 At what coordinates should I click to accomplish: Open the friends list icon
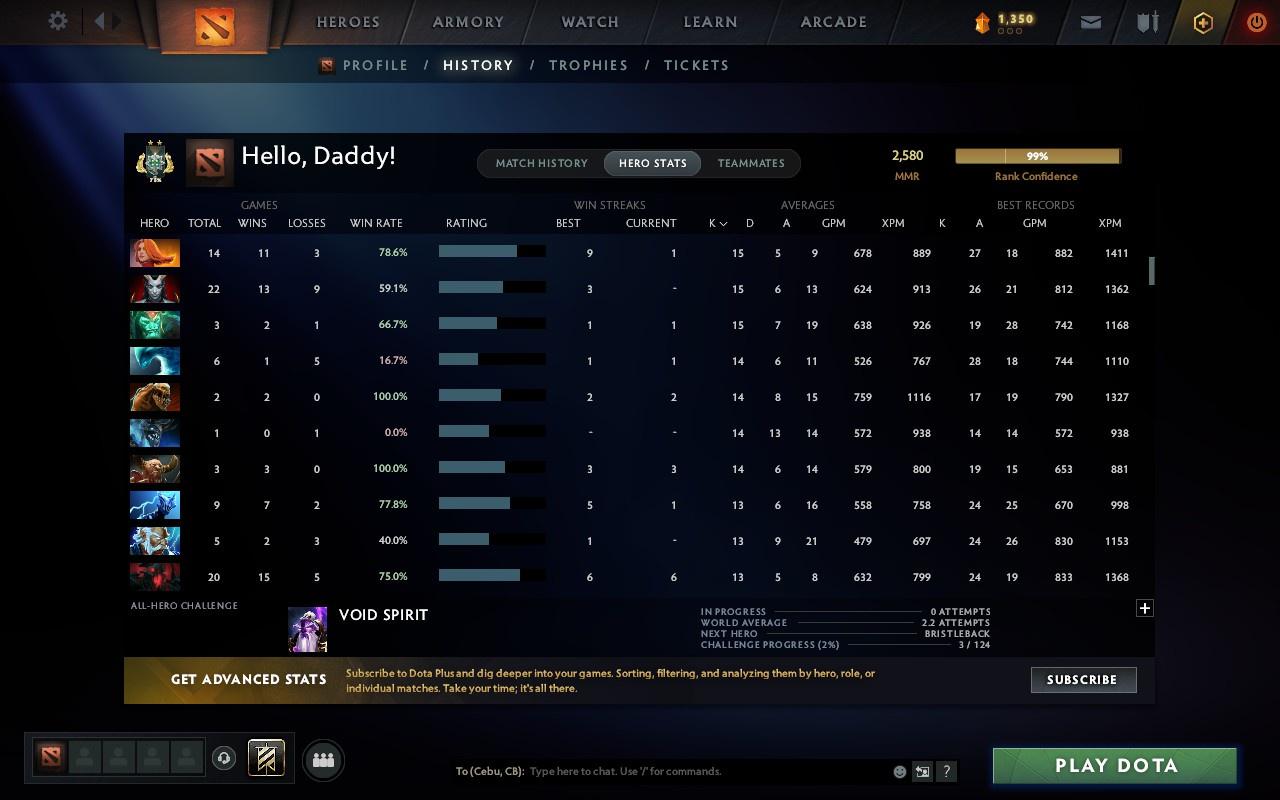pyautogui.click(x=322, y=758)
